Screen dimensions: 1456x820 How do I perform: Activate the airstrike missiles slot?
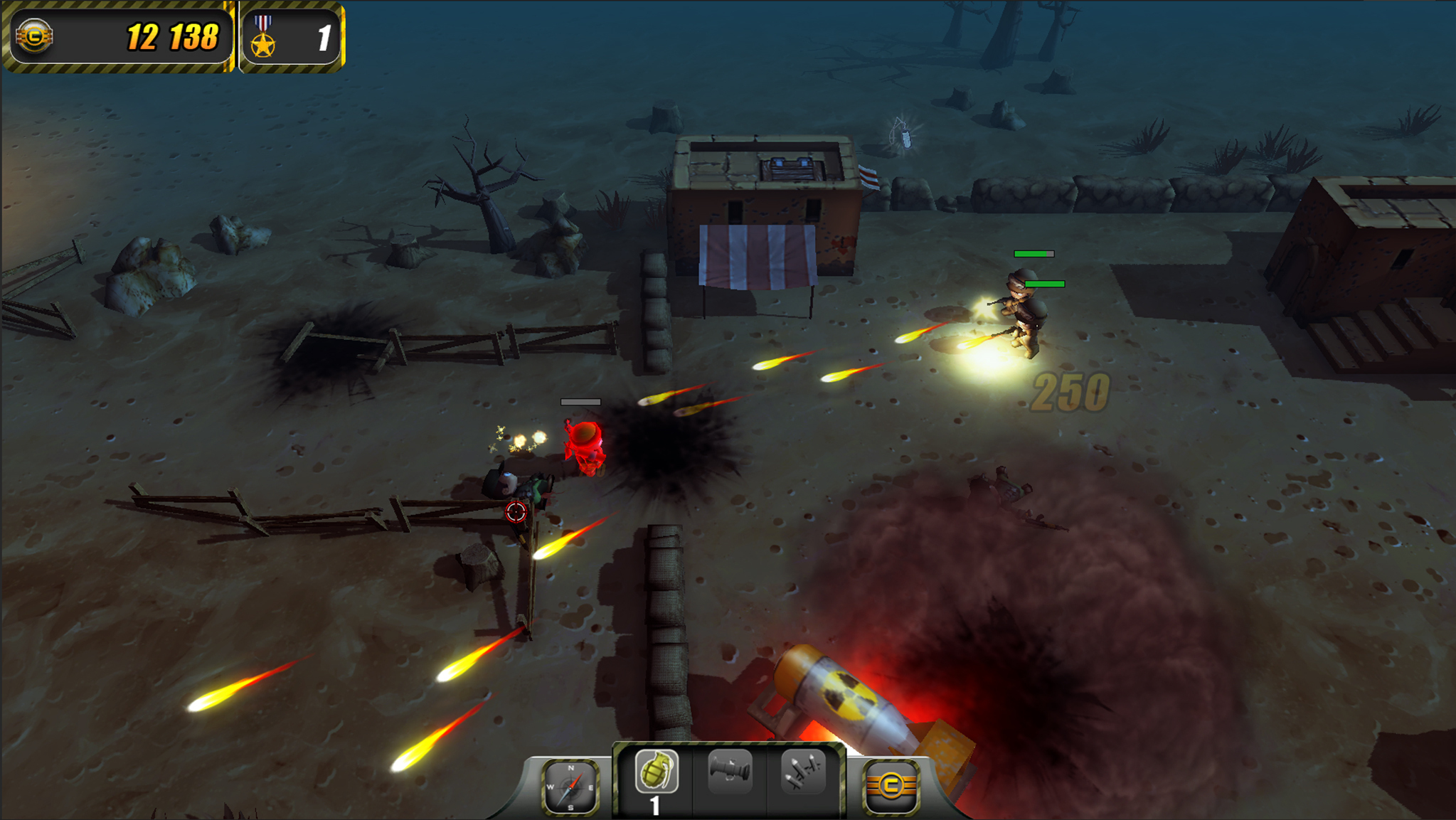[803, 771]
